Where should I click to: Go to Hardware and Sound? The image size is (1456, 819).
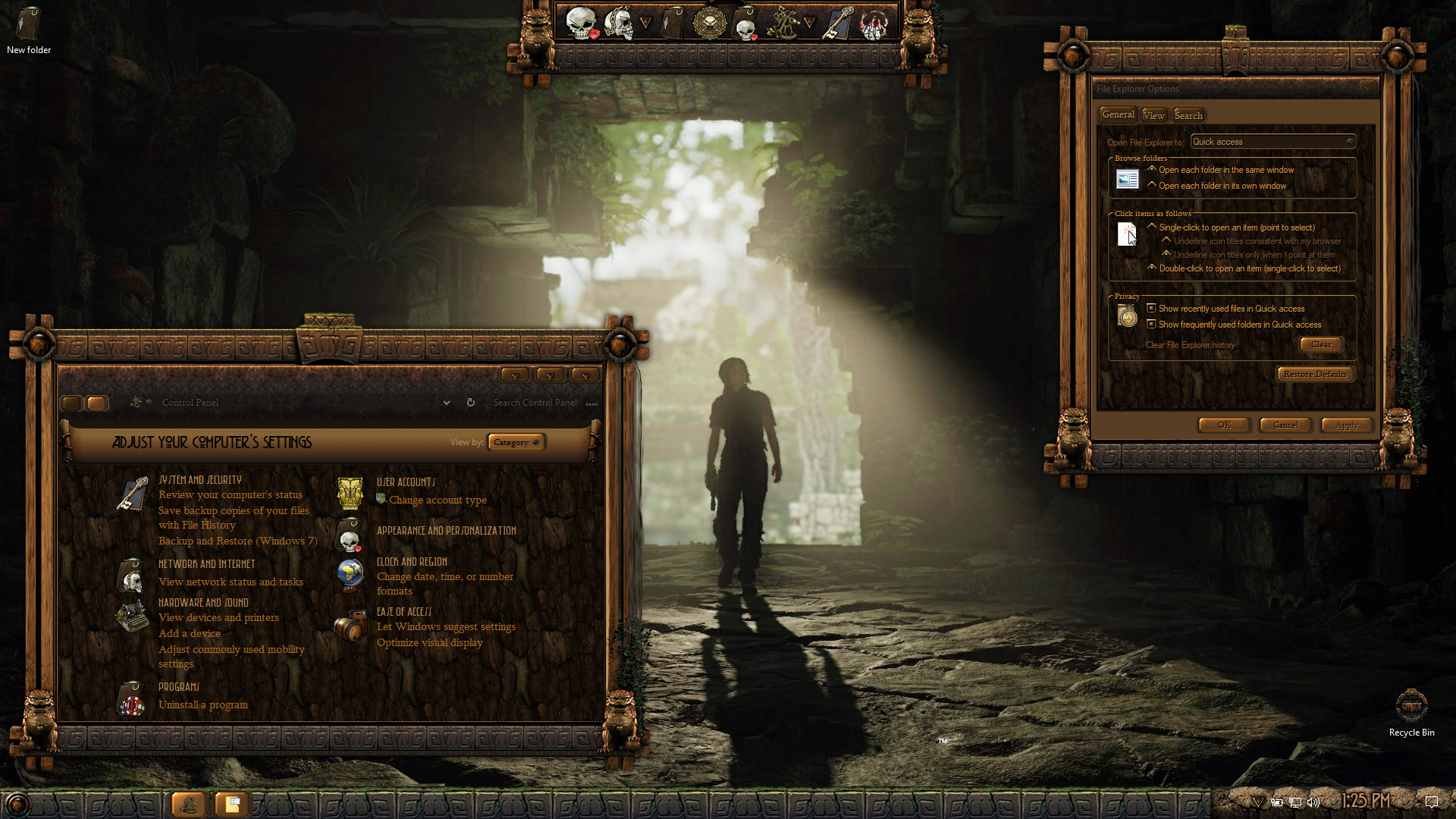pos(203,603)
